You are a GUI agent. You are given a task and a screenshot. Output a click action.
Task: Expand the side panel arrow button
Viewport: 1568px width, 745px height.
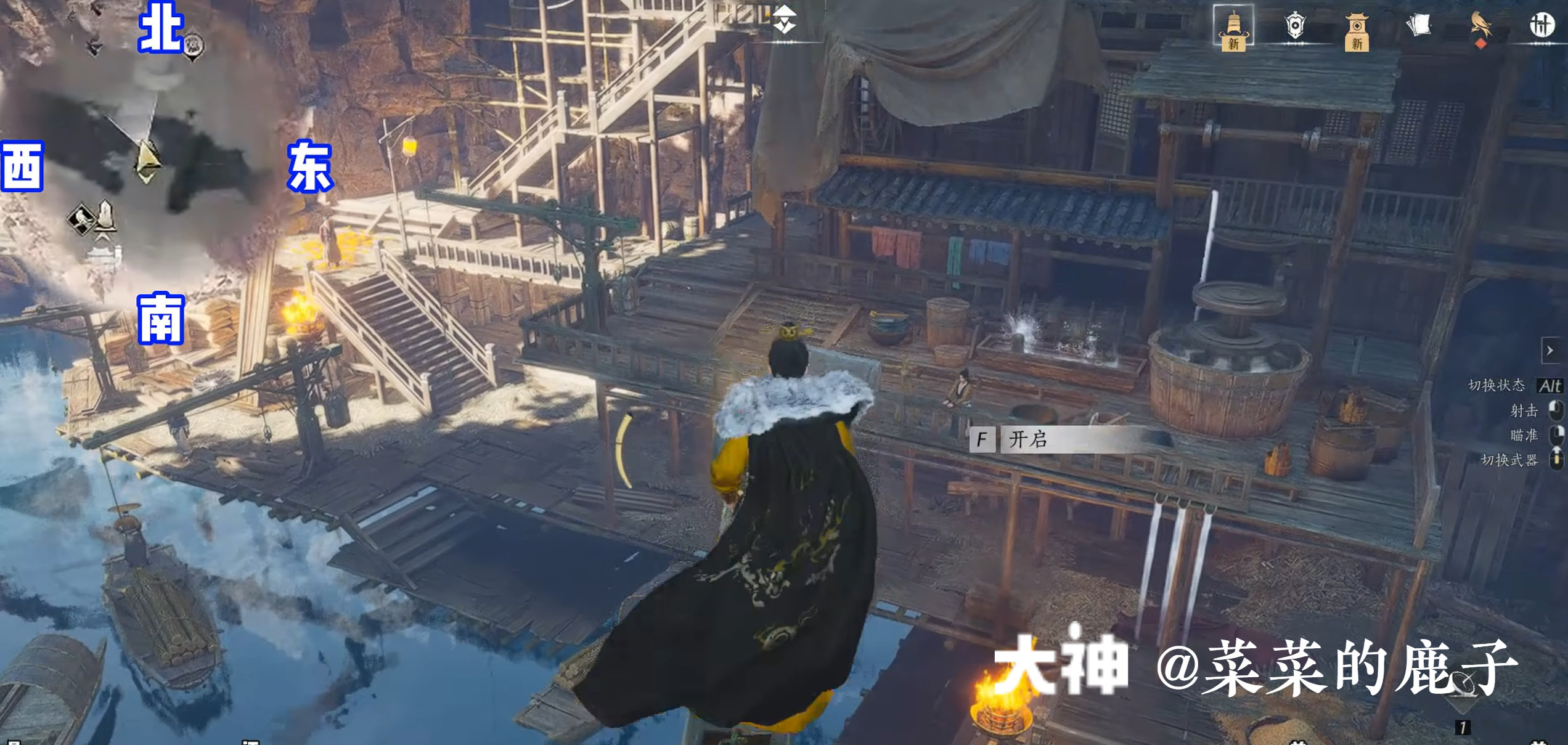point(1550,351)
